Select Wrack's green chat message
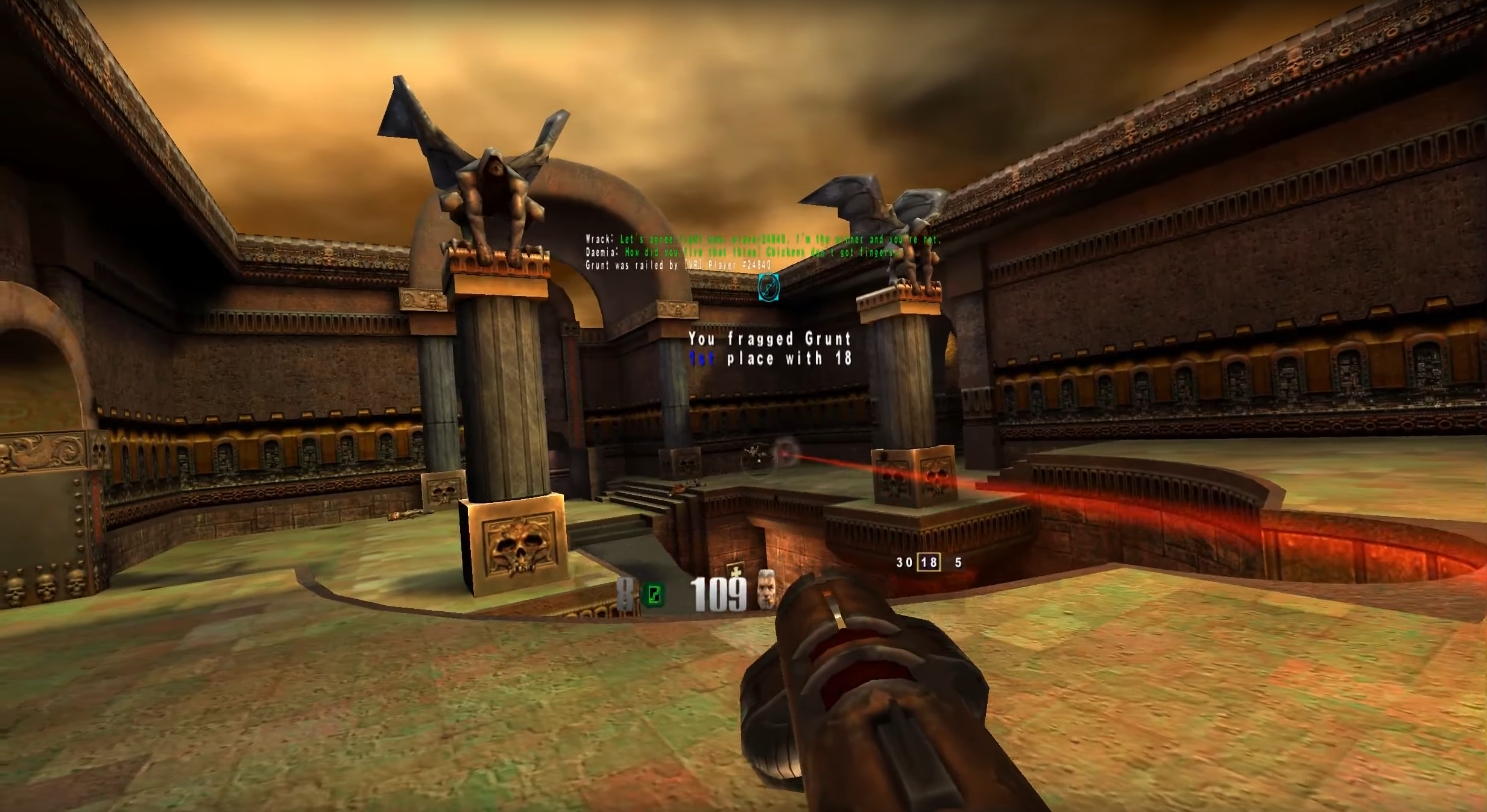 [779, 239]
